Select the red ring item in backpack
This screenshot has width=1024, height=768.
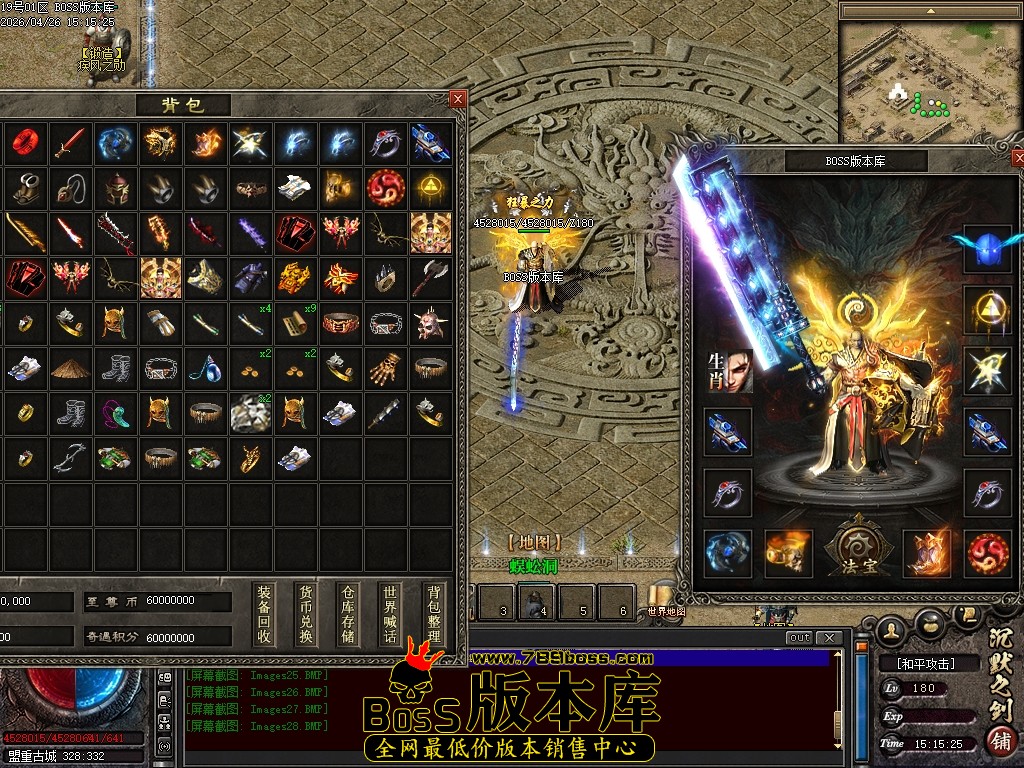pos(24,144)
